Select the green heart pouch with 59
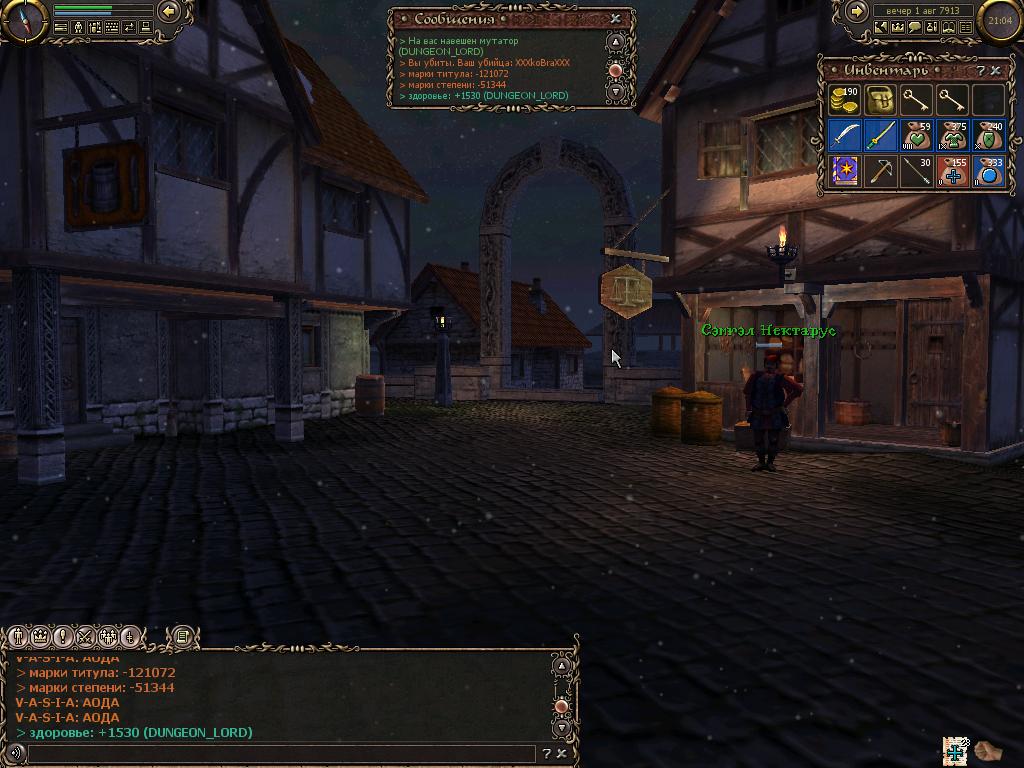The image size is (1024, 768). coord(916,135)
